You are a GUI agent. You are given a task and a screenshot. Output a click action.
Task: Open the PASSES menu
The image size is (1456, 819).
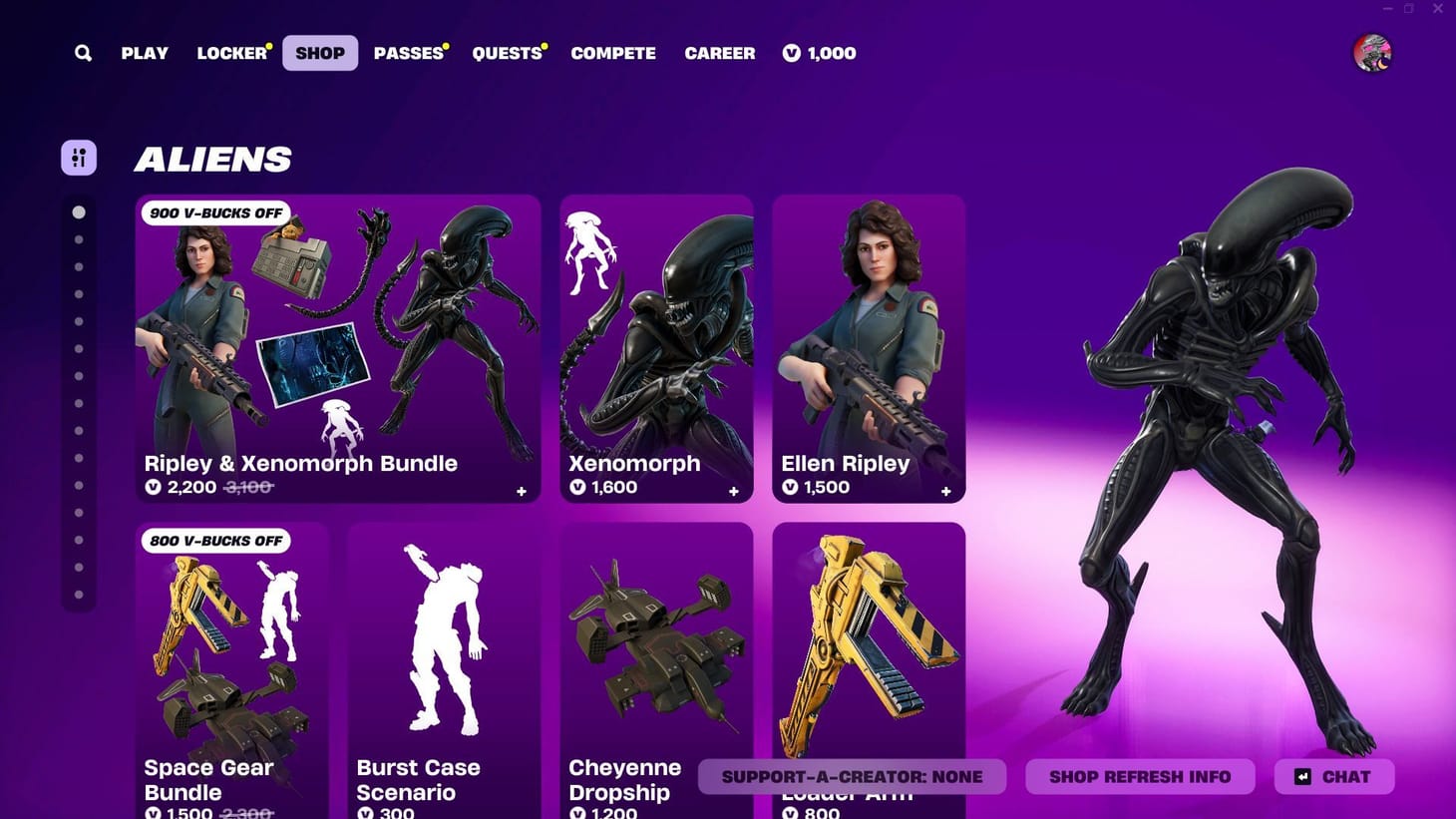click(407, 53)
